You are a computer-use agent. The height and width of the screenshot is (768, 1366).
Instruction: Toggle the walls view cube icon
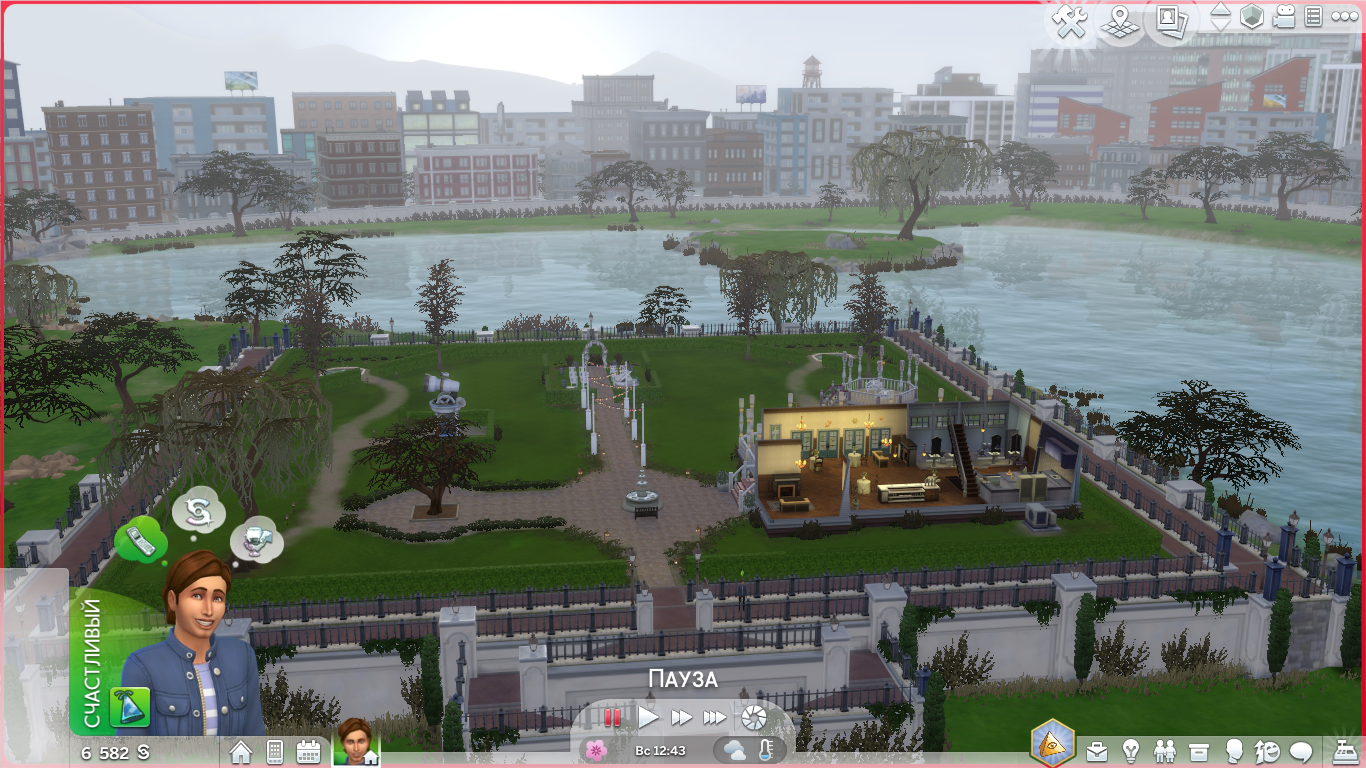point(1251,17)
